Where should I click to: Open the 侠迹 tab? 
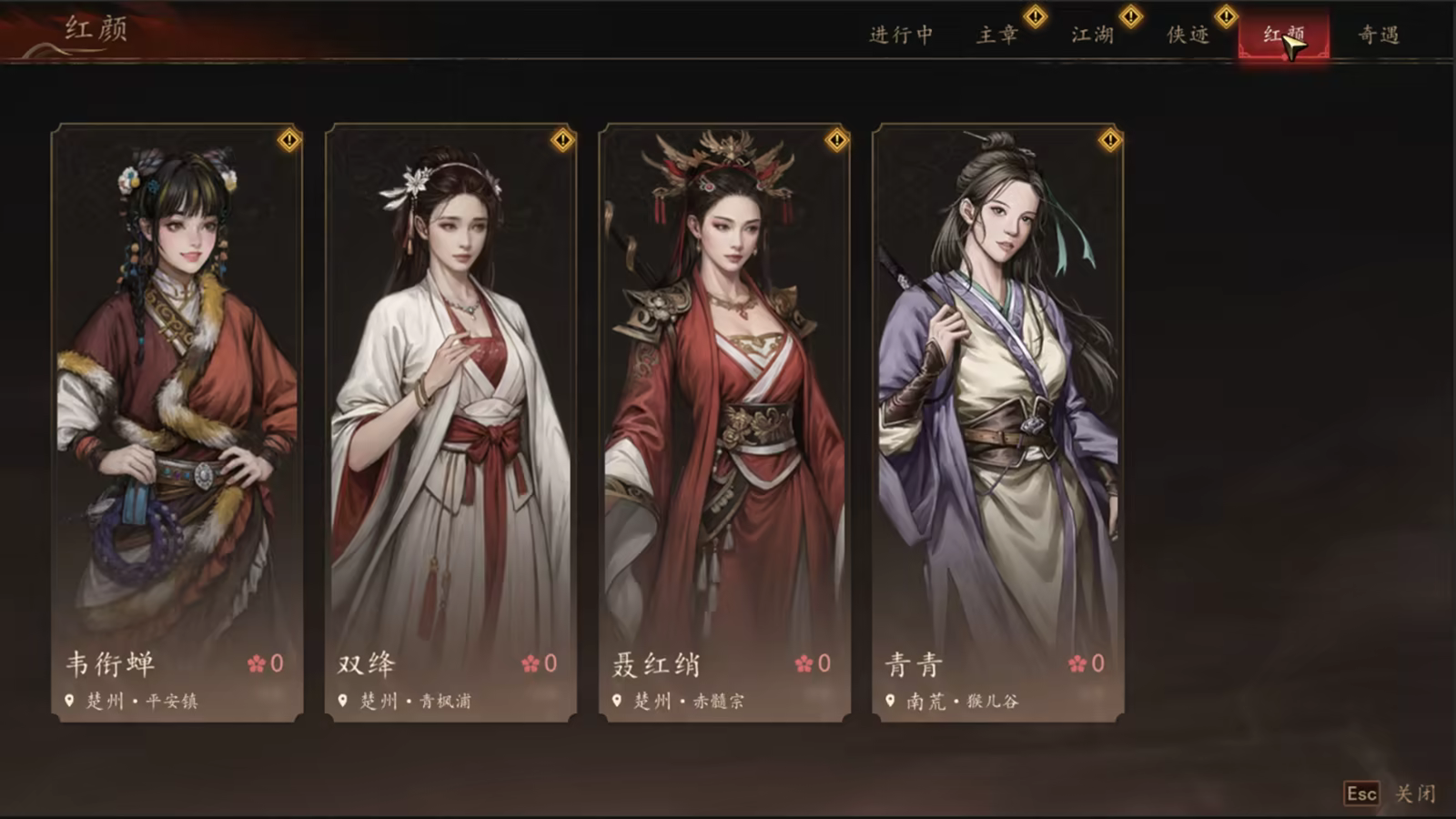pyautogui.click(x=1188, y=36)
